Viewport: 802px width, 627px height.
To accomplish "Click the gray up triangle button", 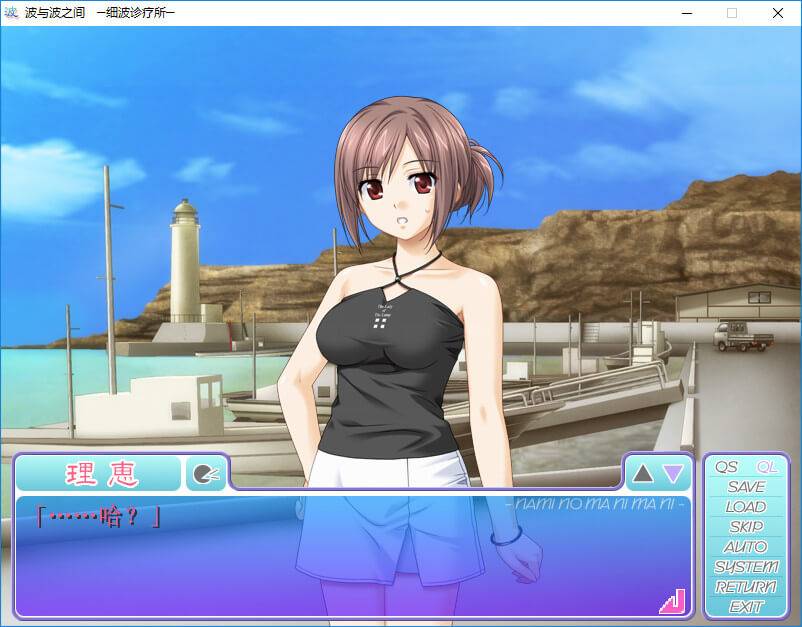I will point(643,473).
